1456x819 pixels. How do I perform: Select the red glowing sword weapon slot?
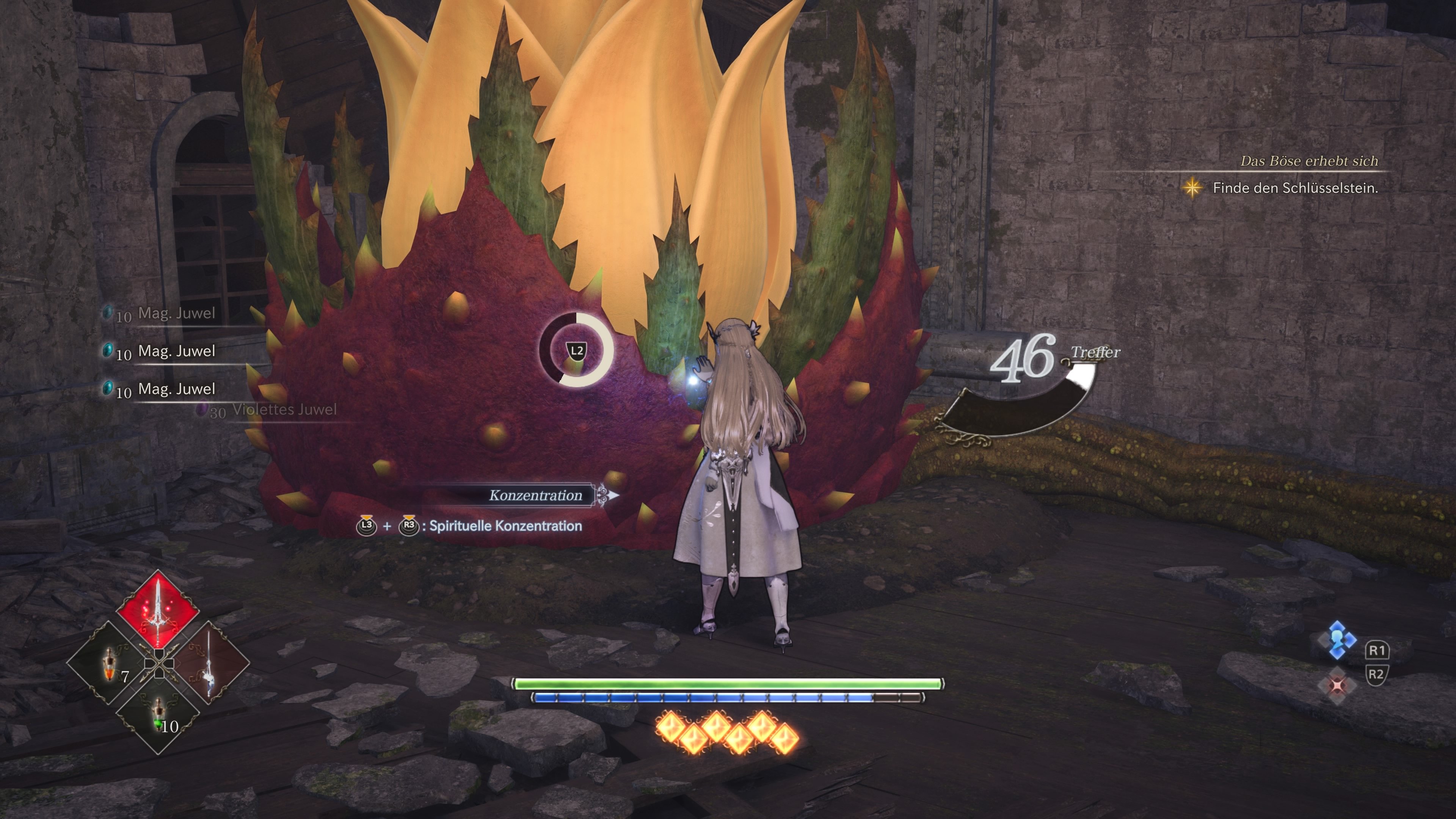pyautogui.click(x=158, y=610)
